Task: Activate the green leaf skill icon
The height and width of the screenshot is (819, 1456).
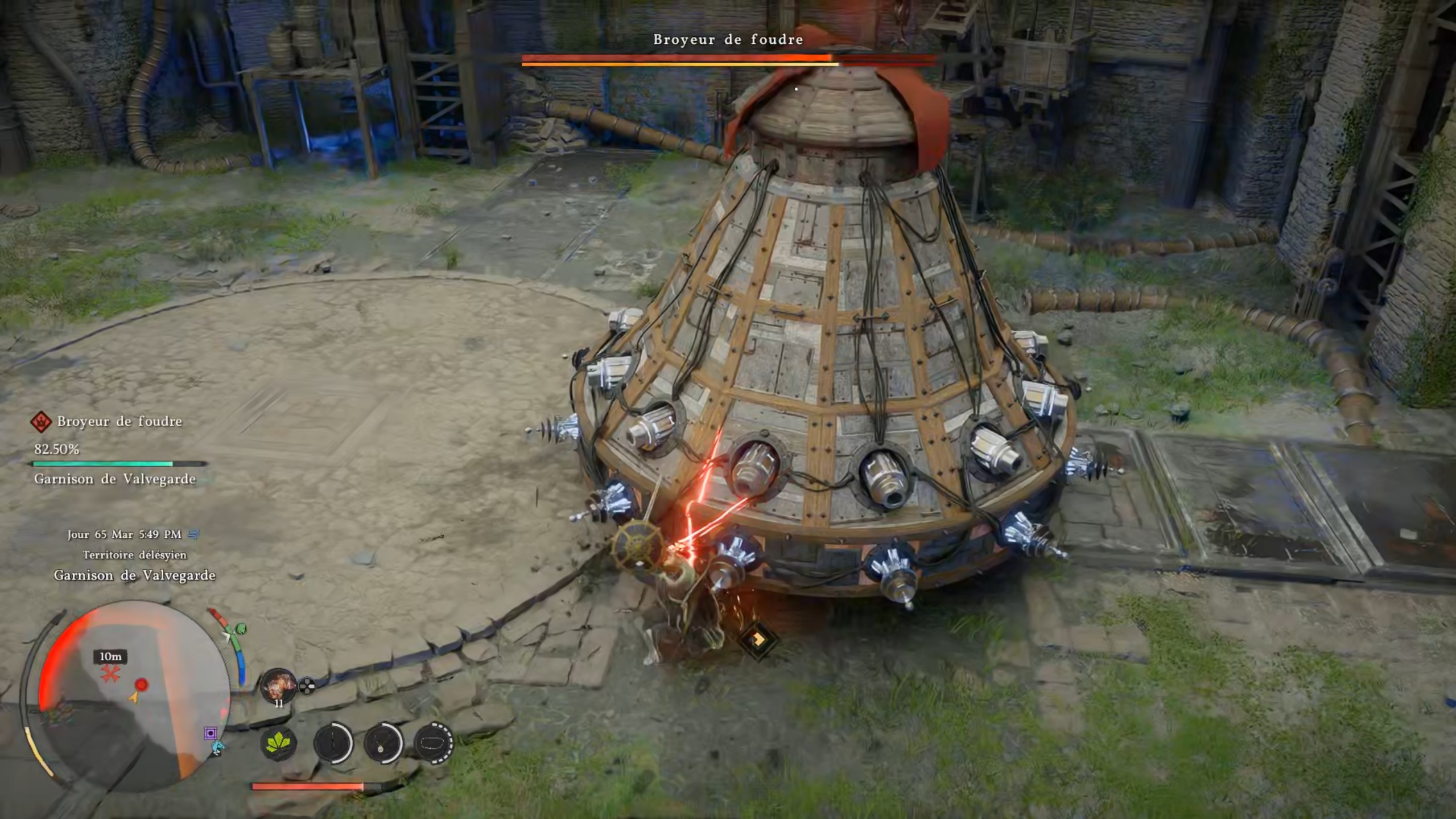Action: [x=278, y=743]
